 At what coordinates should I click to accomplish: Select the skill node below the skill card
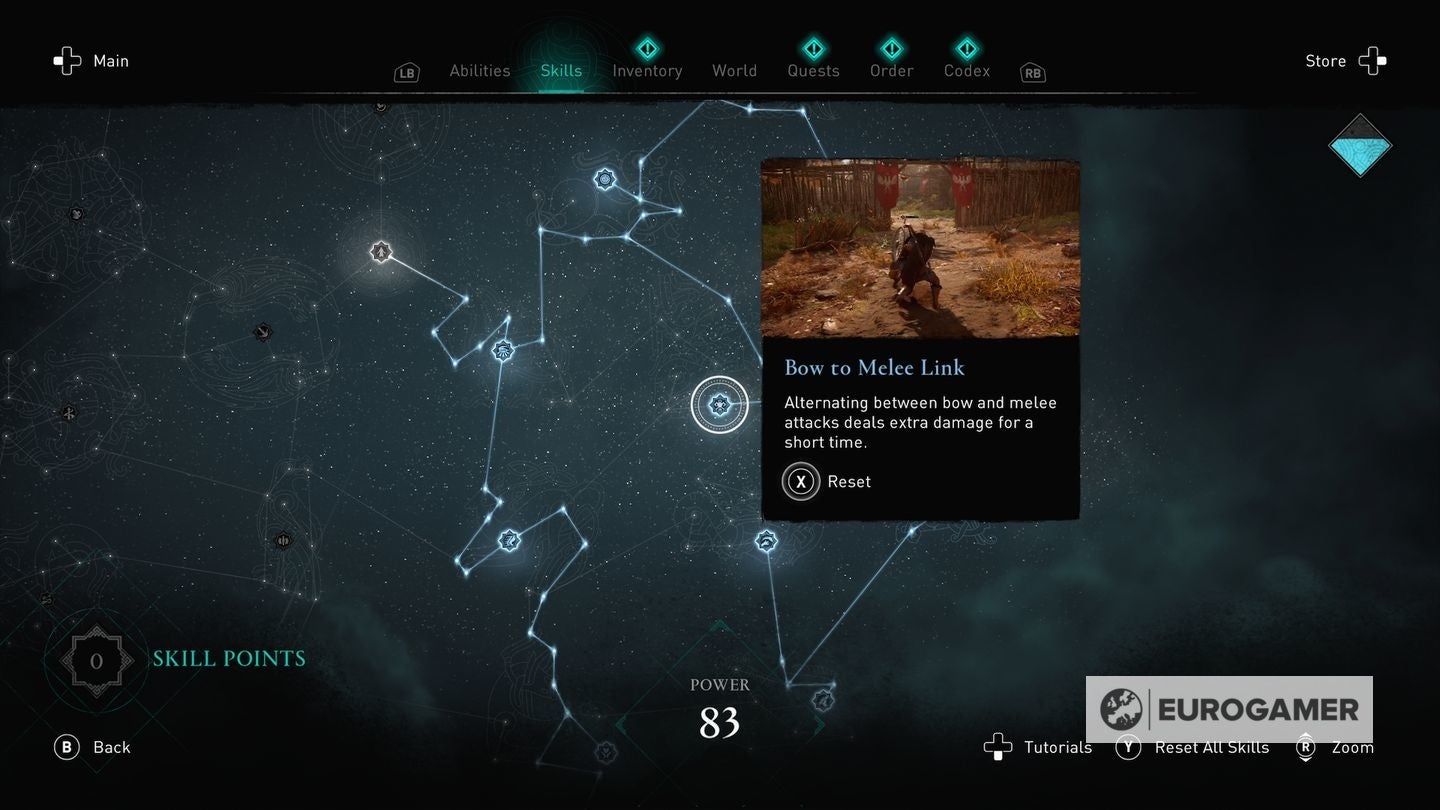764,540
